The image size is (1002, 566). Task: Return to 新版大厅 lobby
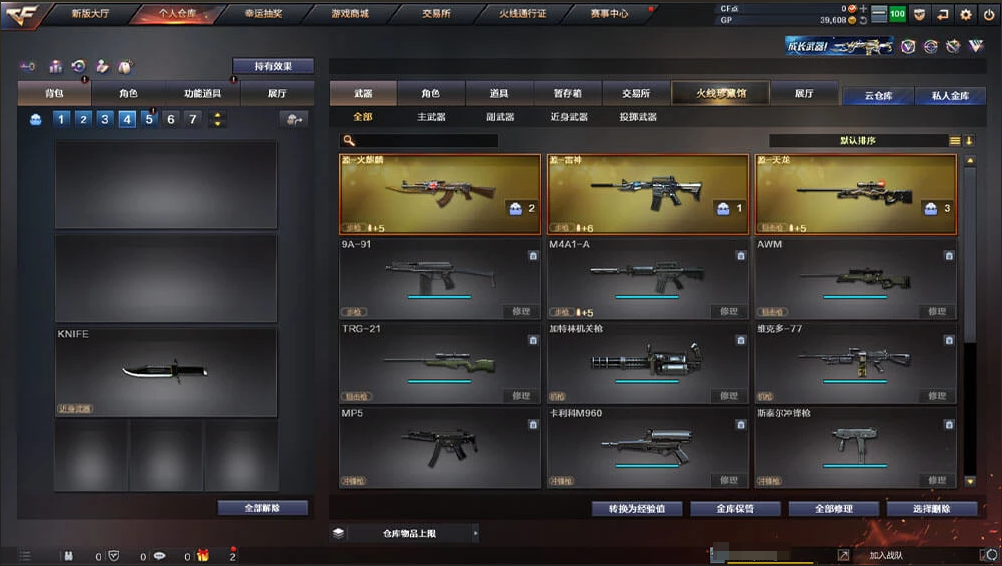90,14
